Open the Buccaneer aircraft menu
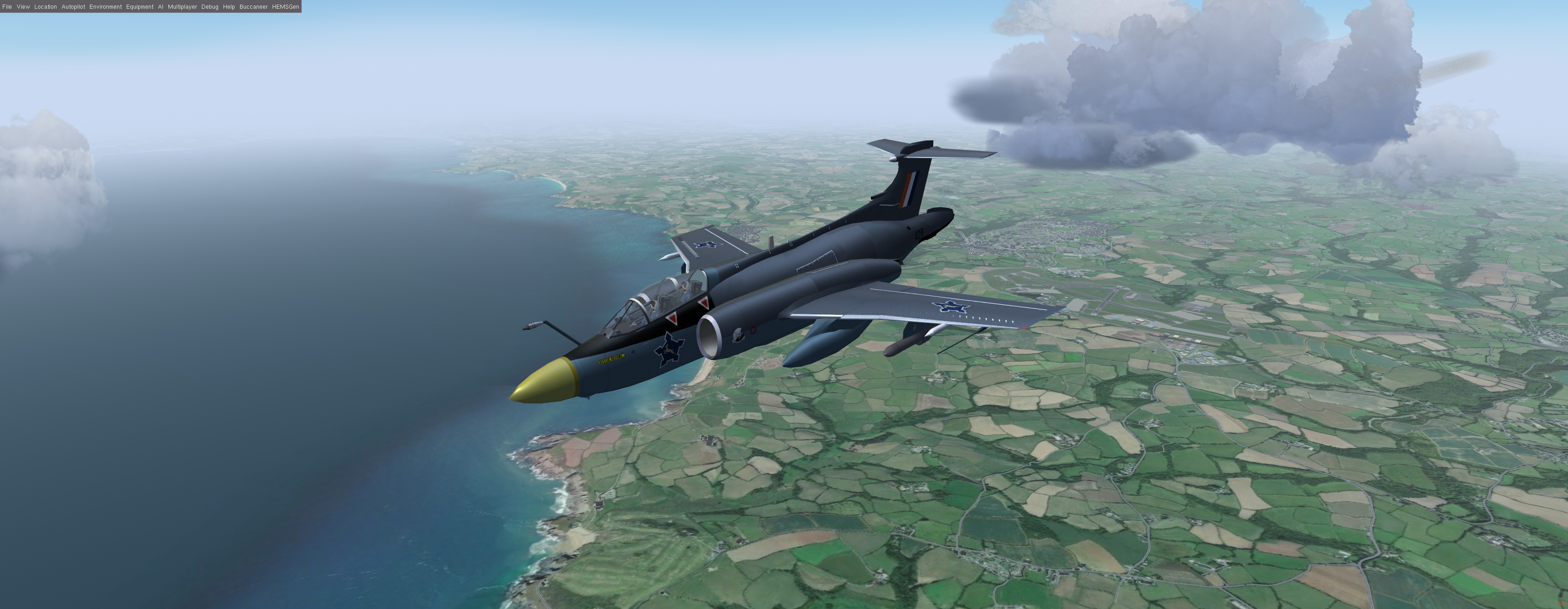 tap(253, 7)
